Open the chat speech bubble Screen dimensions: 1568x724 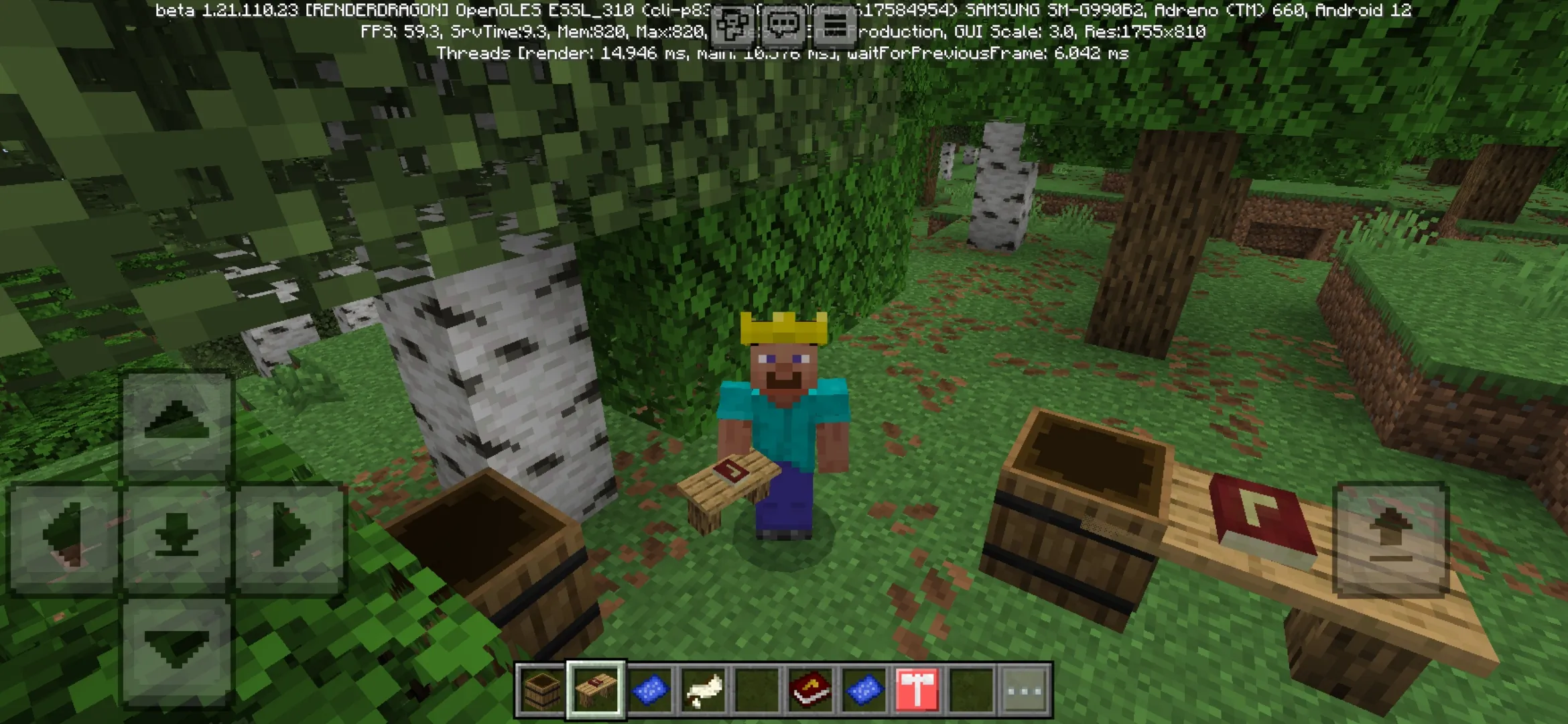tap(783, 26)
